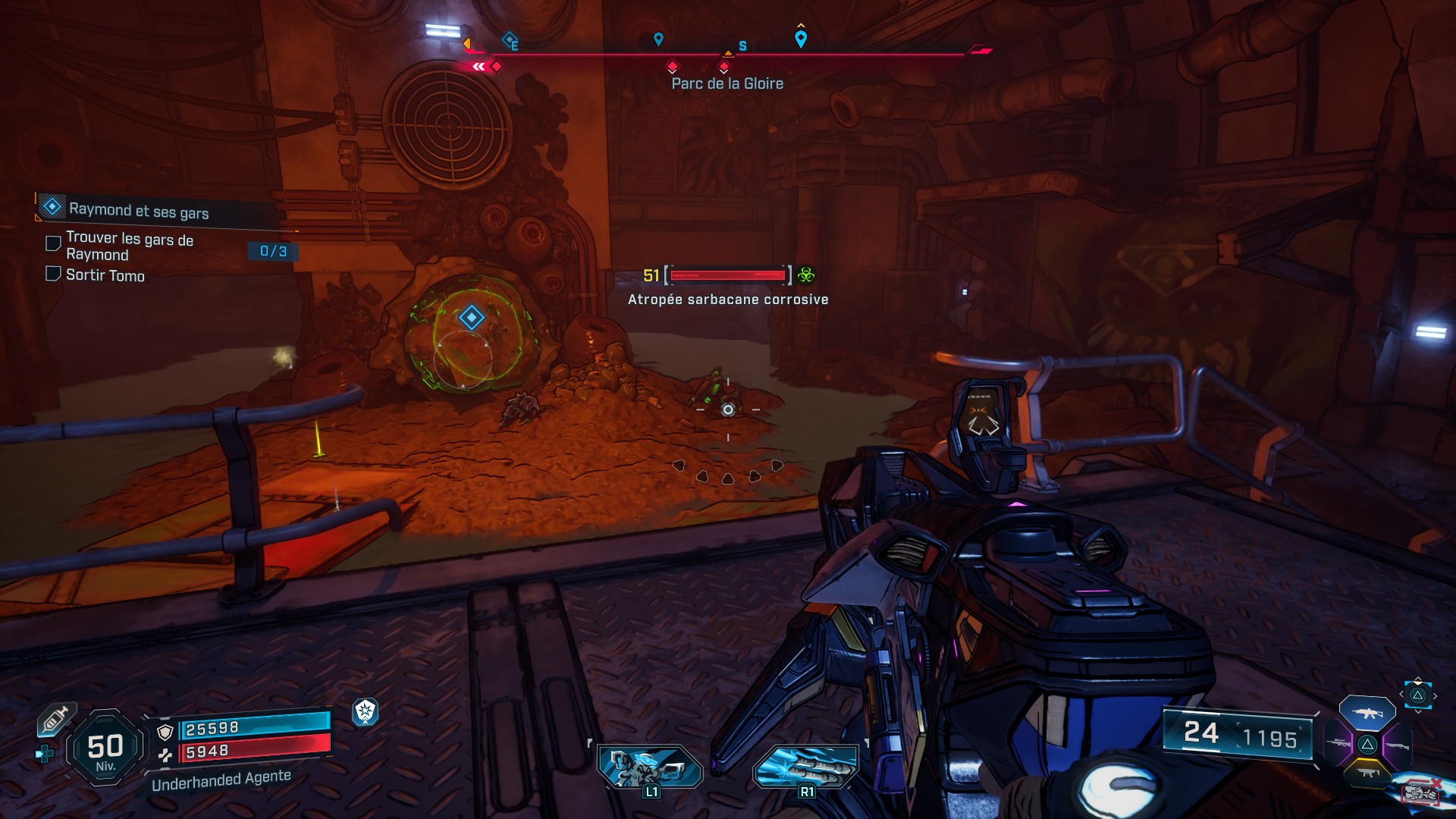Select the assault rifle in the weapon wheel
This screenshot has width=1456, height=819.
point(1367,714)
